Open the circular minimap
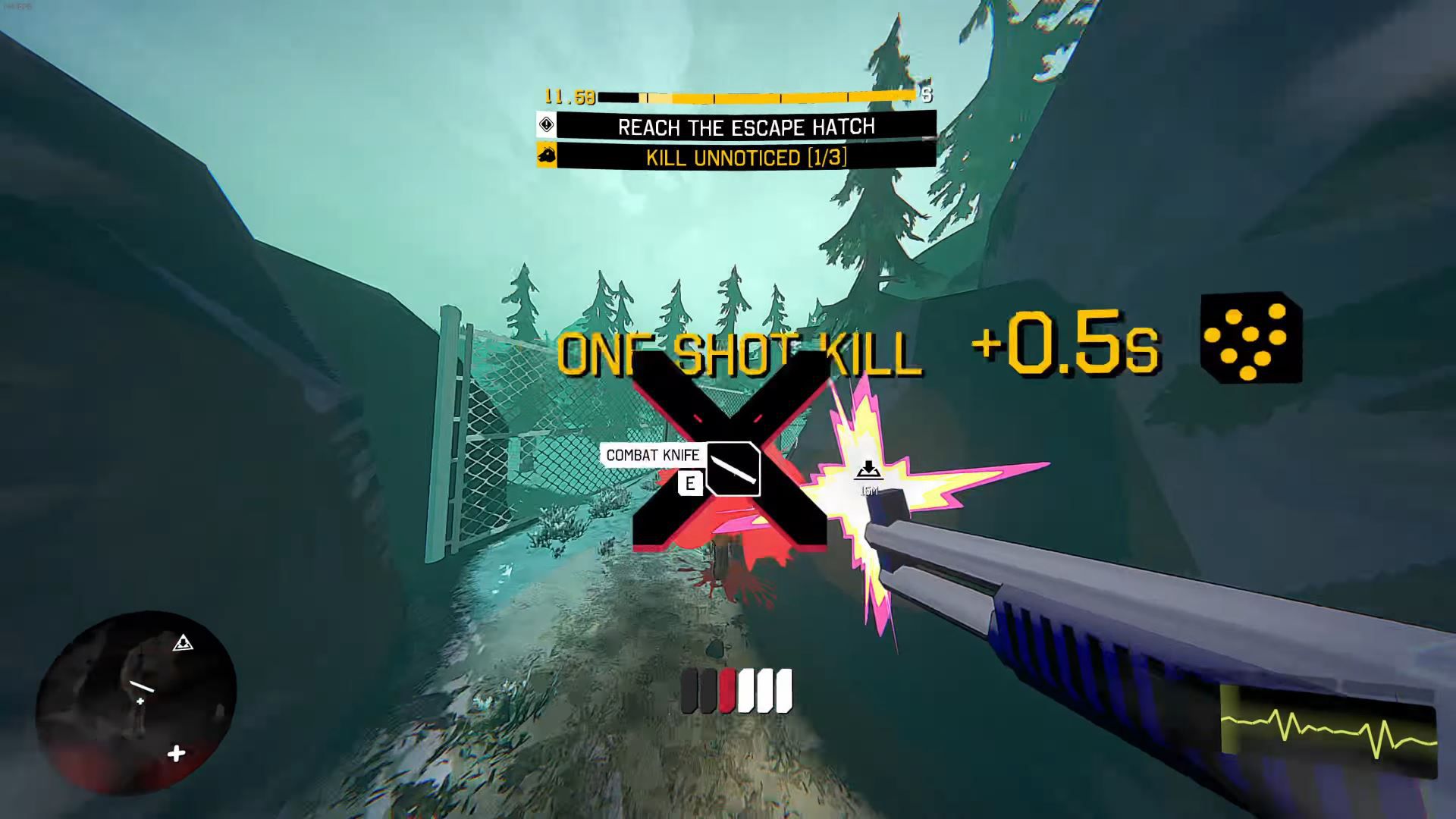Viewport: 1456px width, 819px height. 136,703
